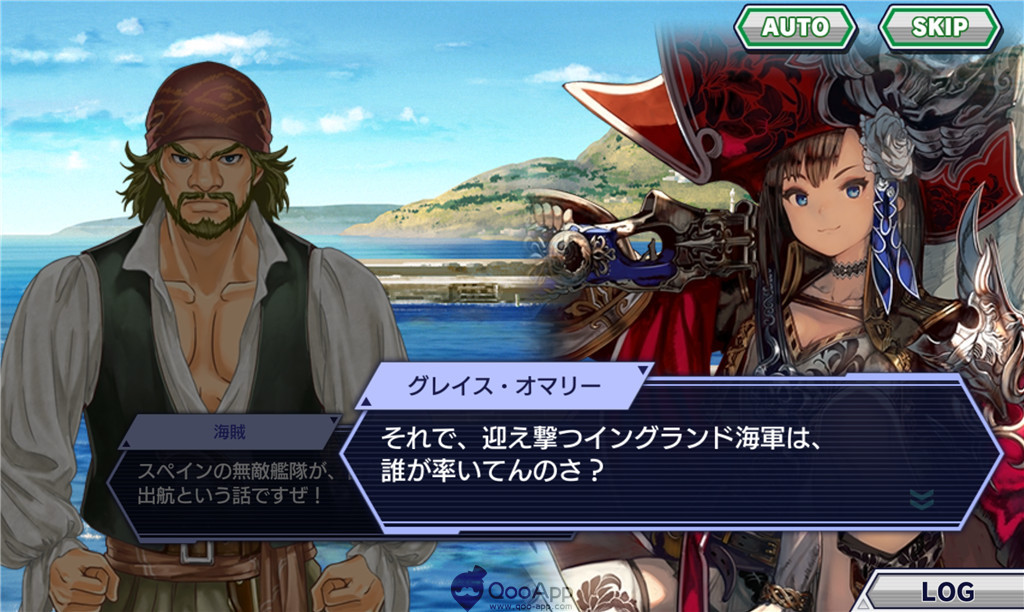Tap the dialogue continue arrow indicator
Viewport: 1024px width, 612px height.
point(922,498)
